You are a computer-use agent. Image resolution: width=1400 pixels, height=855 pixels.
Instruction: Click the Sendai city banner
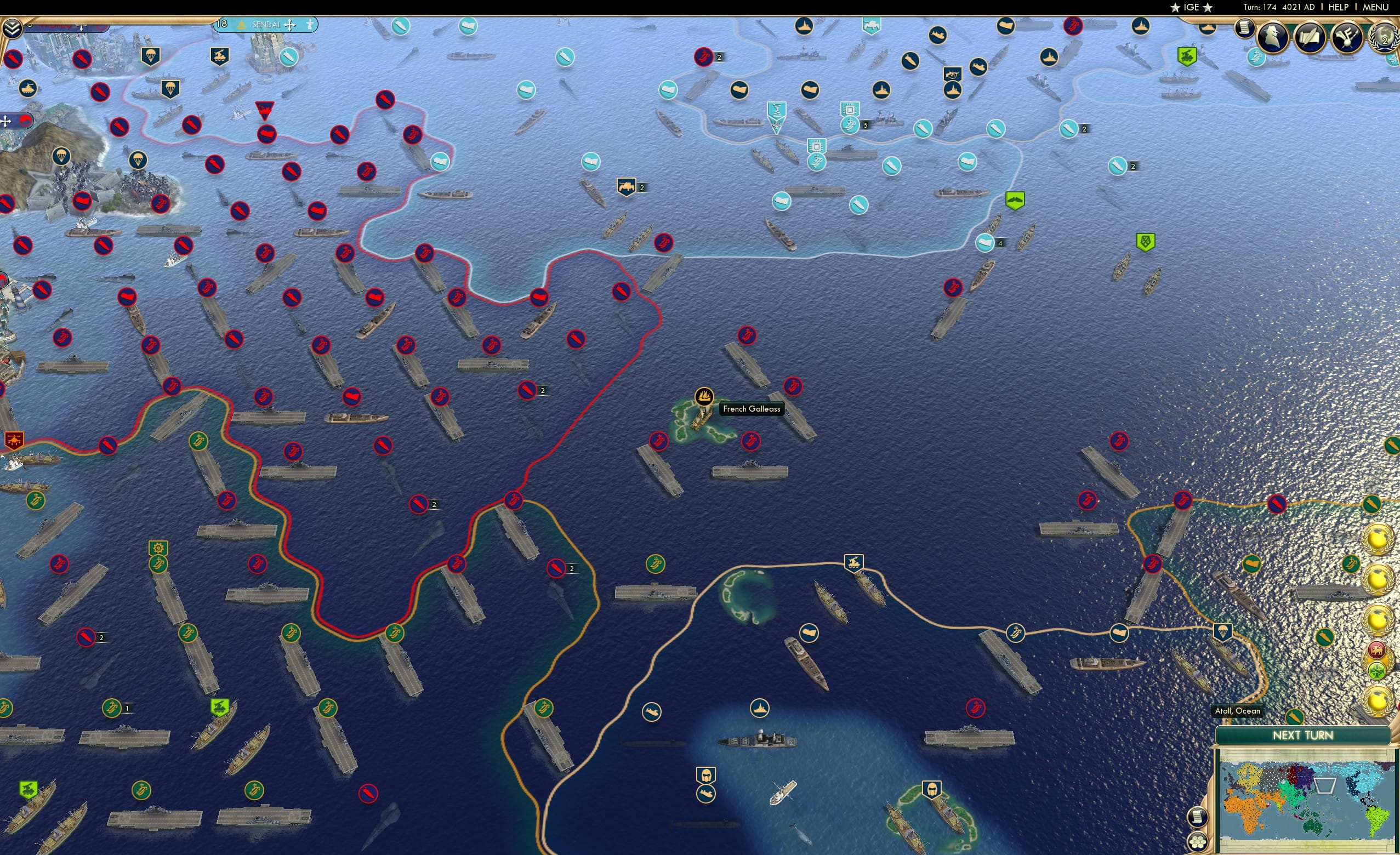pyautogui.click(x=266, y=25)
